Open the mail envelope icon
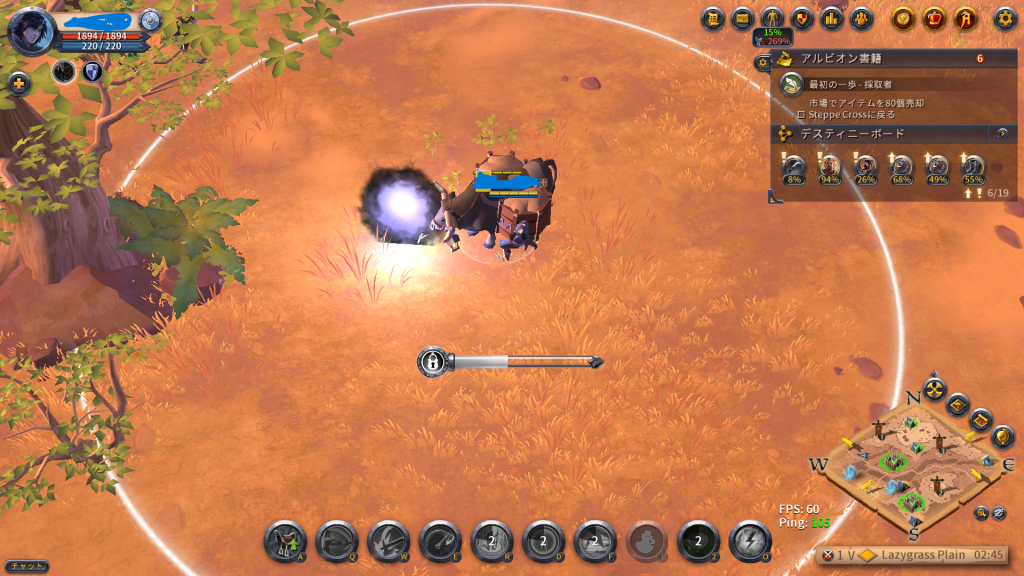The width and height of the screenshot is (1024, 576). click(x=742, y=18)
